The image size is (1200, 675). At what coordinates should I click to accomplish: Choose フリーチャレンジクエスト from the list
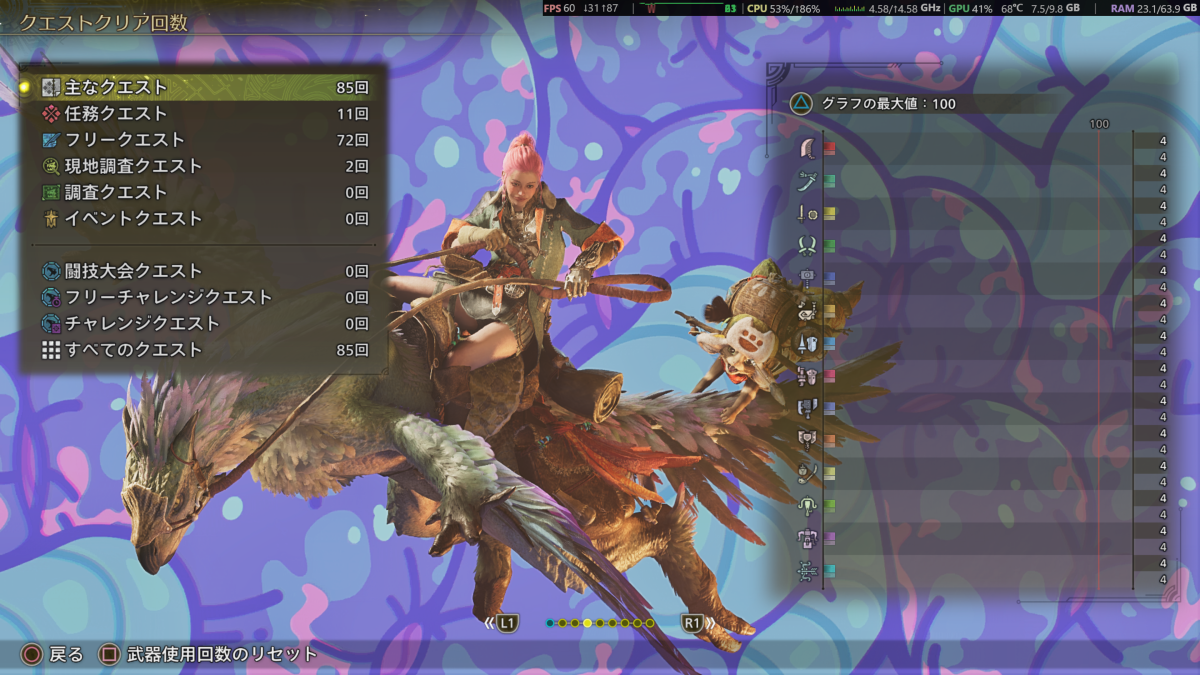pyautogui.click(x=200, y=297)
